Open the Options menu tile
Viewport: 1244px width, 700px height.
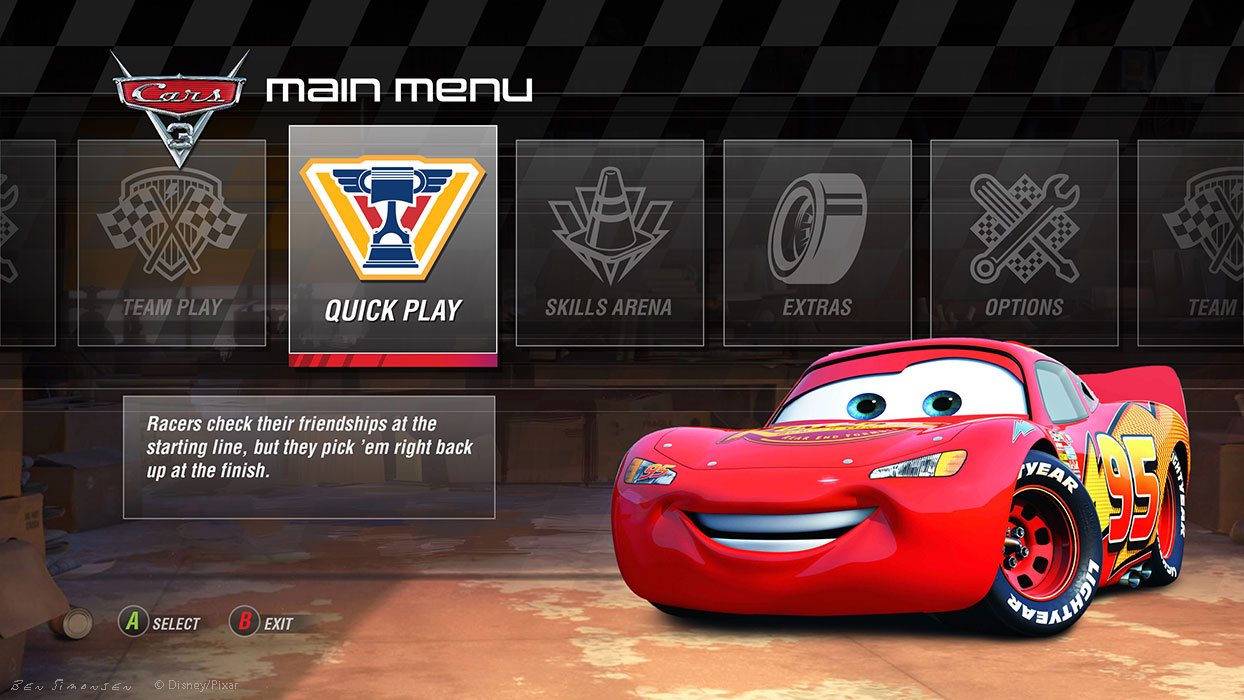(1024, 242)
